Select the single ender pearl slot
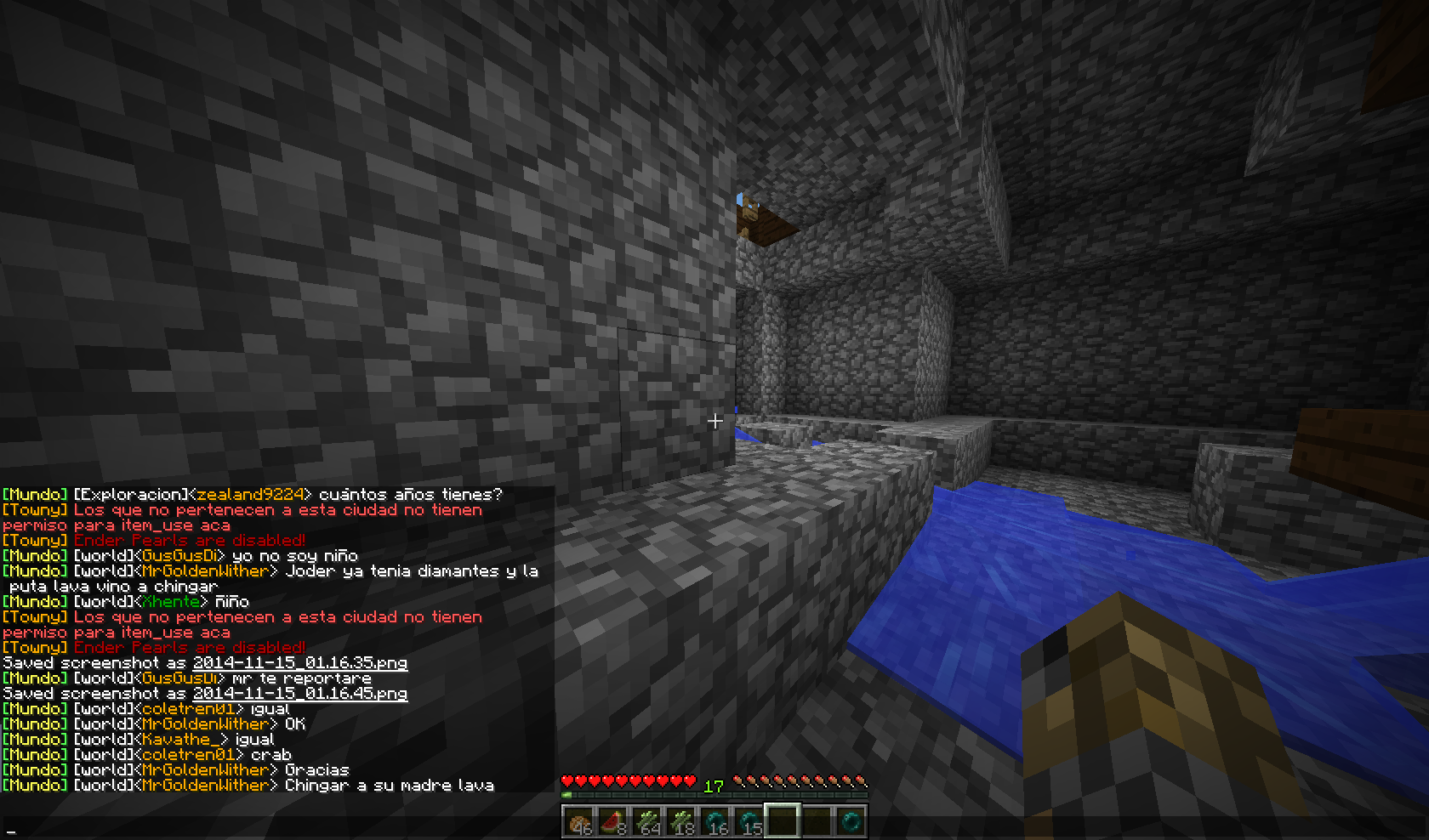 851,821
